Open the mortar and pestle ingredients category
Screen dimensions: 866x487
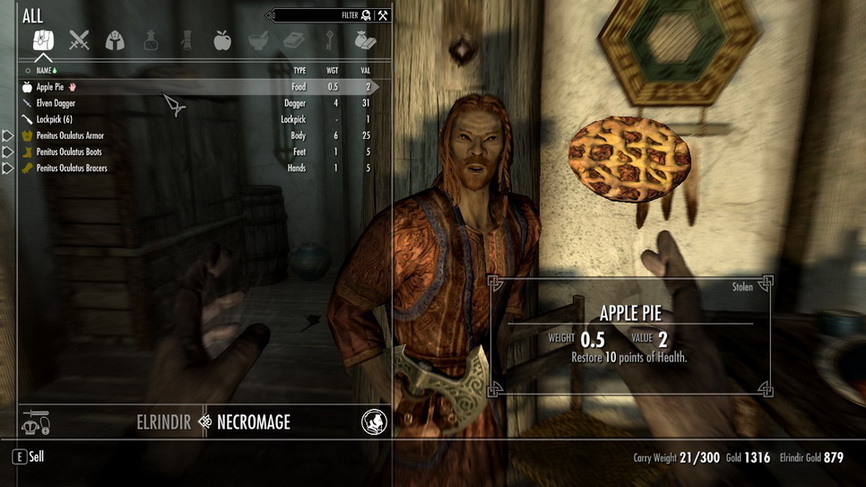pyautogui.click(x=257, y=41)
